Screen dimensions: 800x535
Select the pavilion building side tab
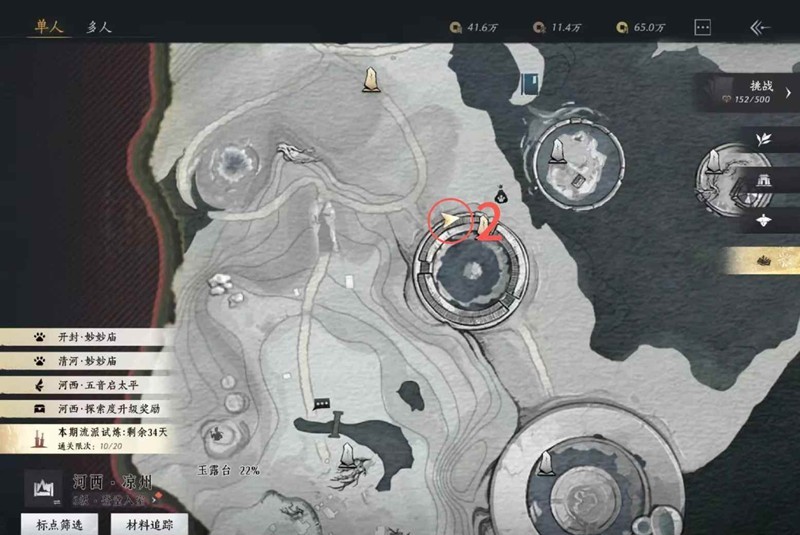coord(764,180)
